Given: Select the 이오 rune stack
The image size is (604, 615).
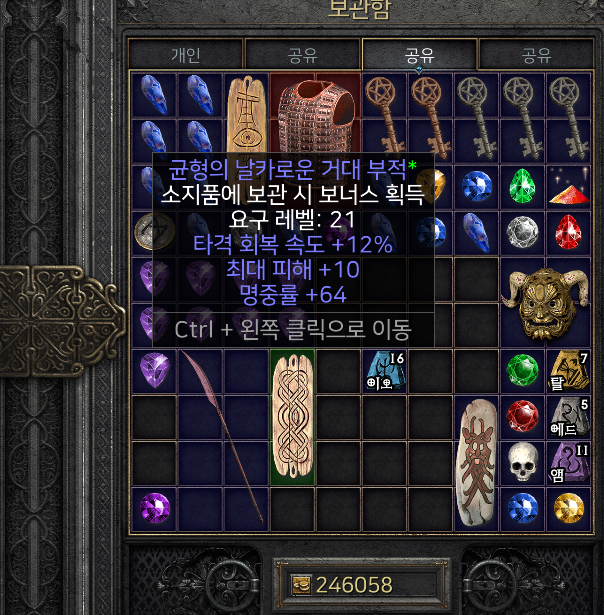Looking at the screenshot, I should 384,371.
